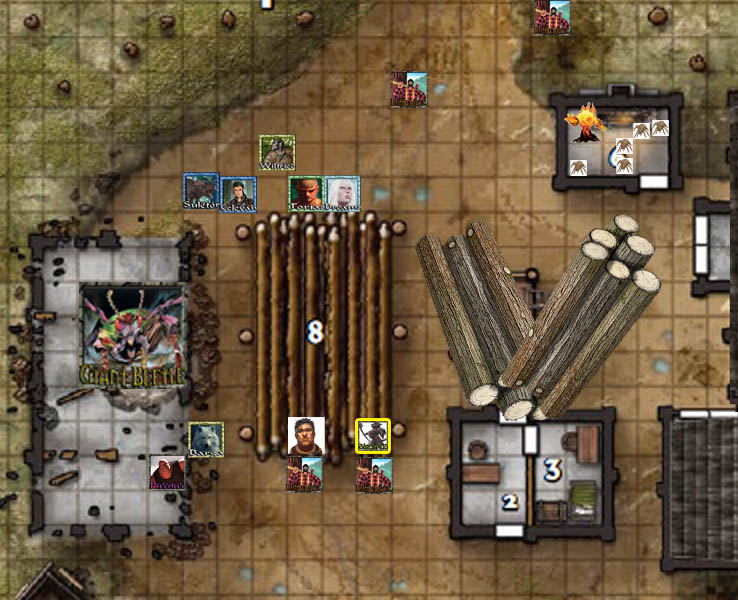Screen dimensions: 738x600
Task: Click the white wolf token
Action: (206, 440)
